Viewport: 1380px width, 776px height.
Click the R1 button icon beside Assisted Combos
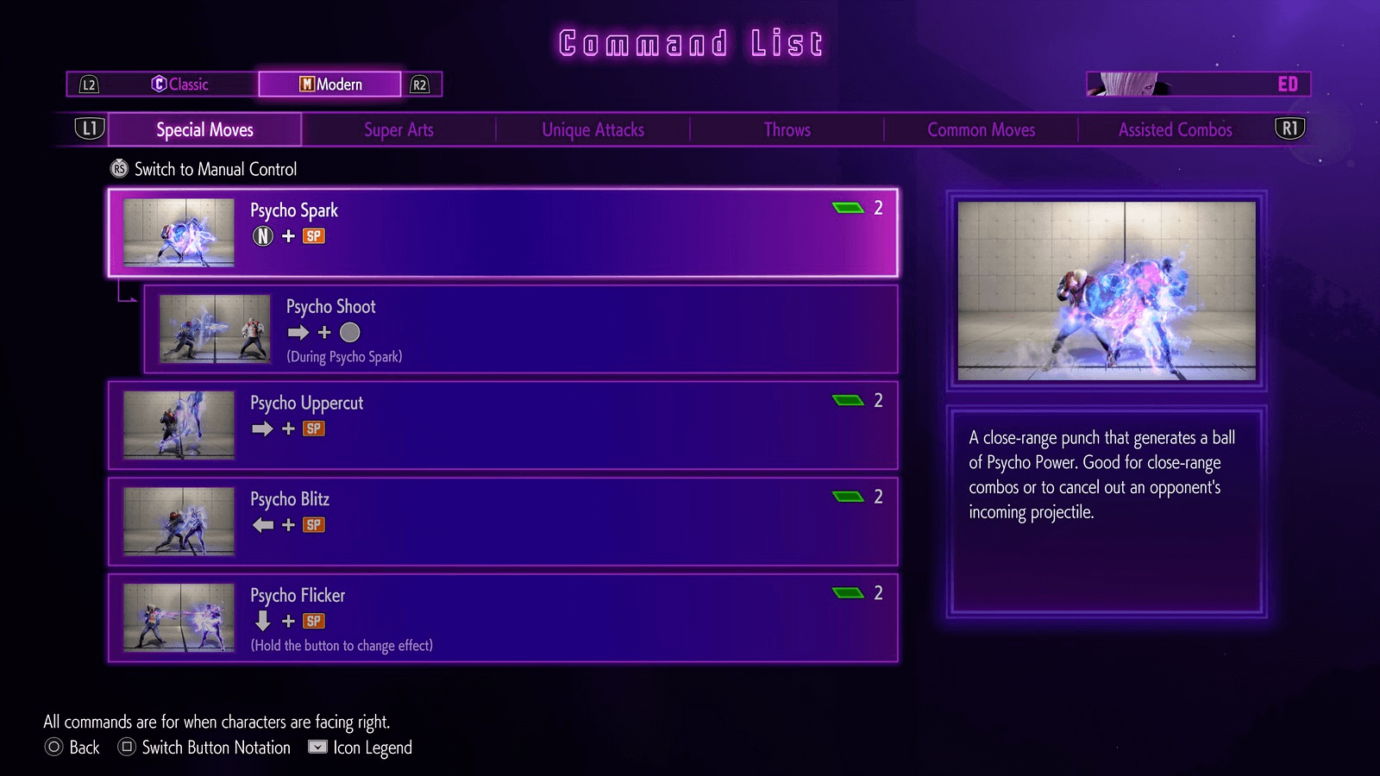point(1289,128)
